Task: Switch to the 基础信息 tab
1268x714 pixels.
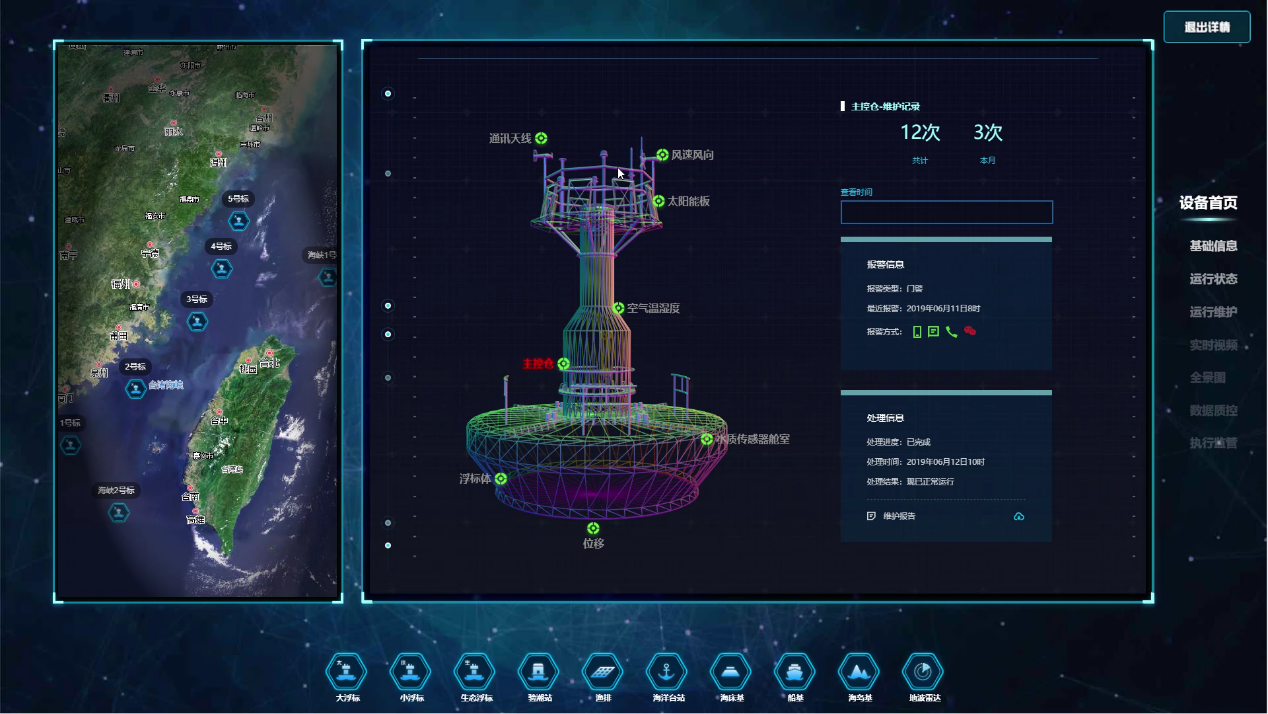Action: pos(1213,246)
